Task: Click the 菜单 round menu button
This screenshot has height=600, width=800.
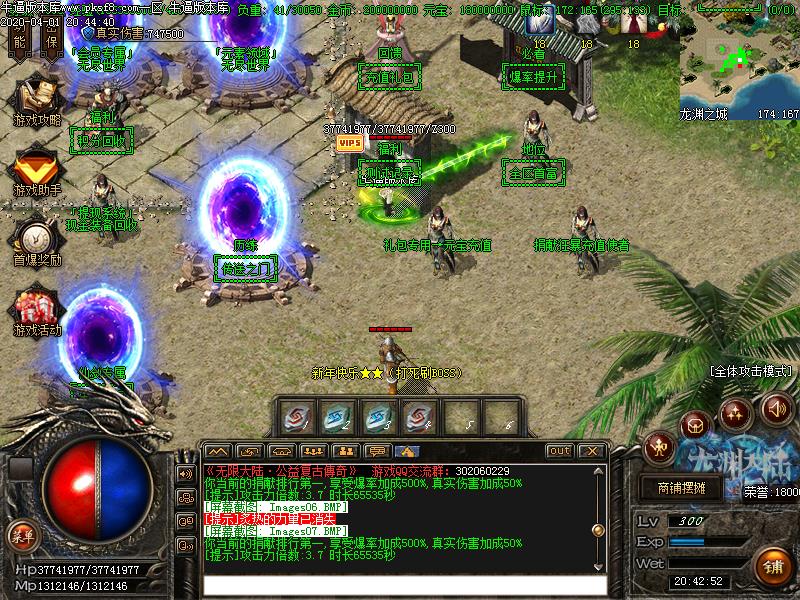Action: coord(21,535)
